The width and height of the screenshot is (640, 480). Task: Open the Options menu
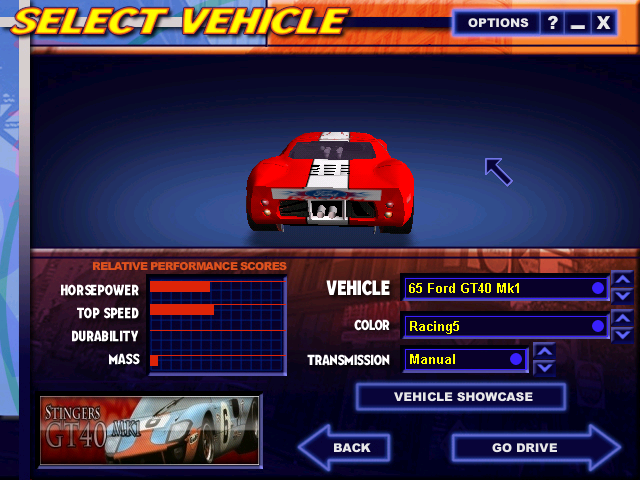click(x=497, y=23)
